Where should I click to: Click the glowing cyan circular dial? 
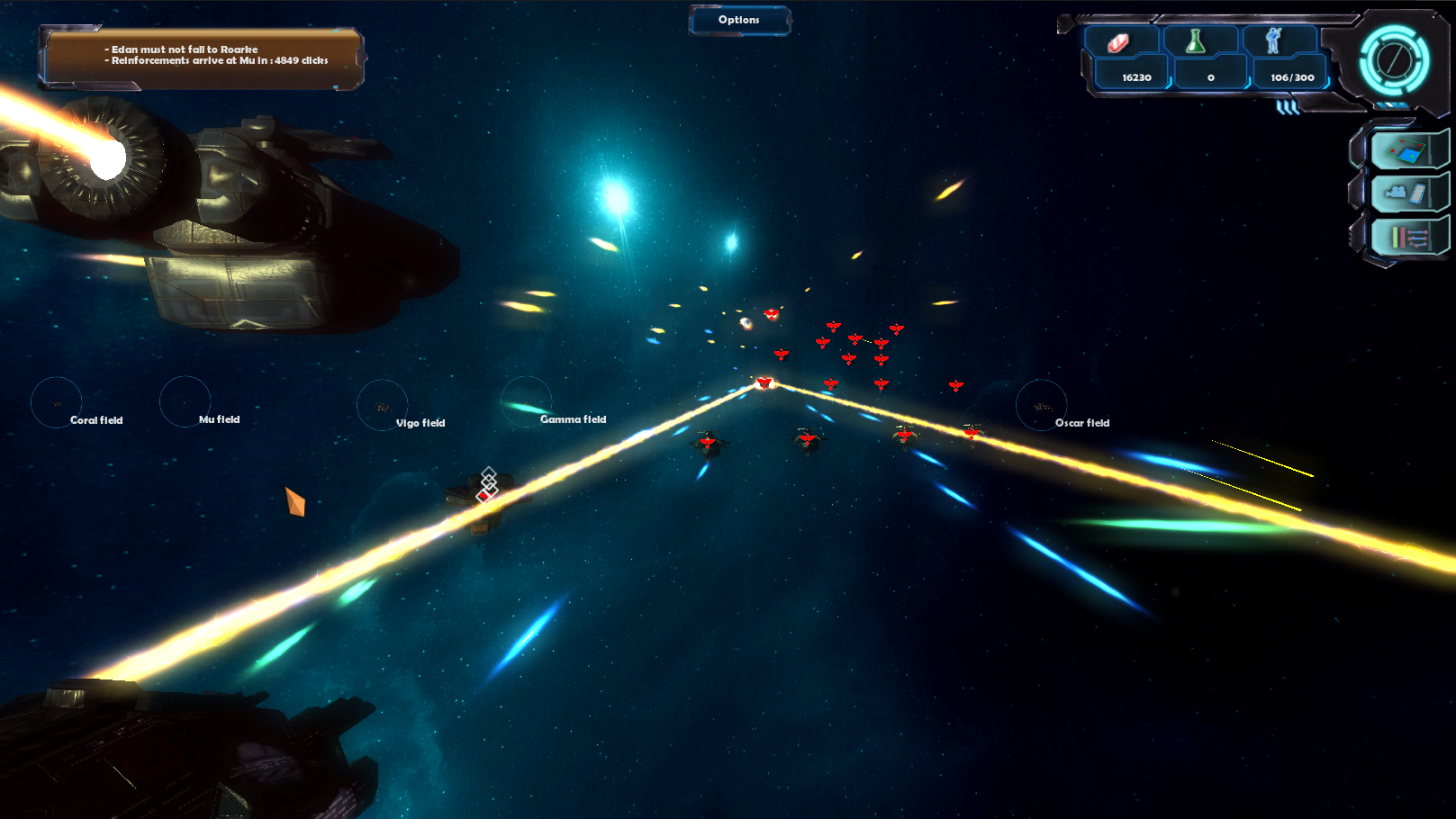[x=1394, y=60]
